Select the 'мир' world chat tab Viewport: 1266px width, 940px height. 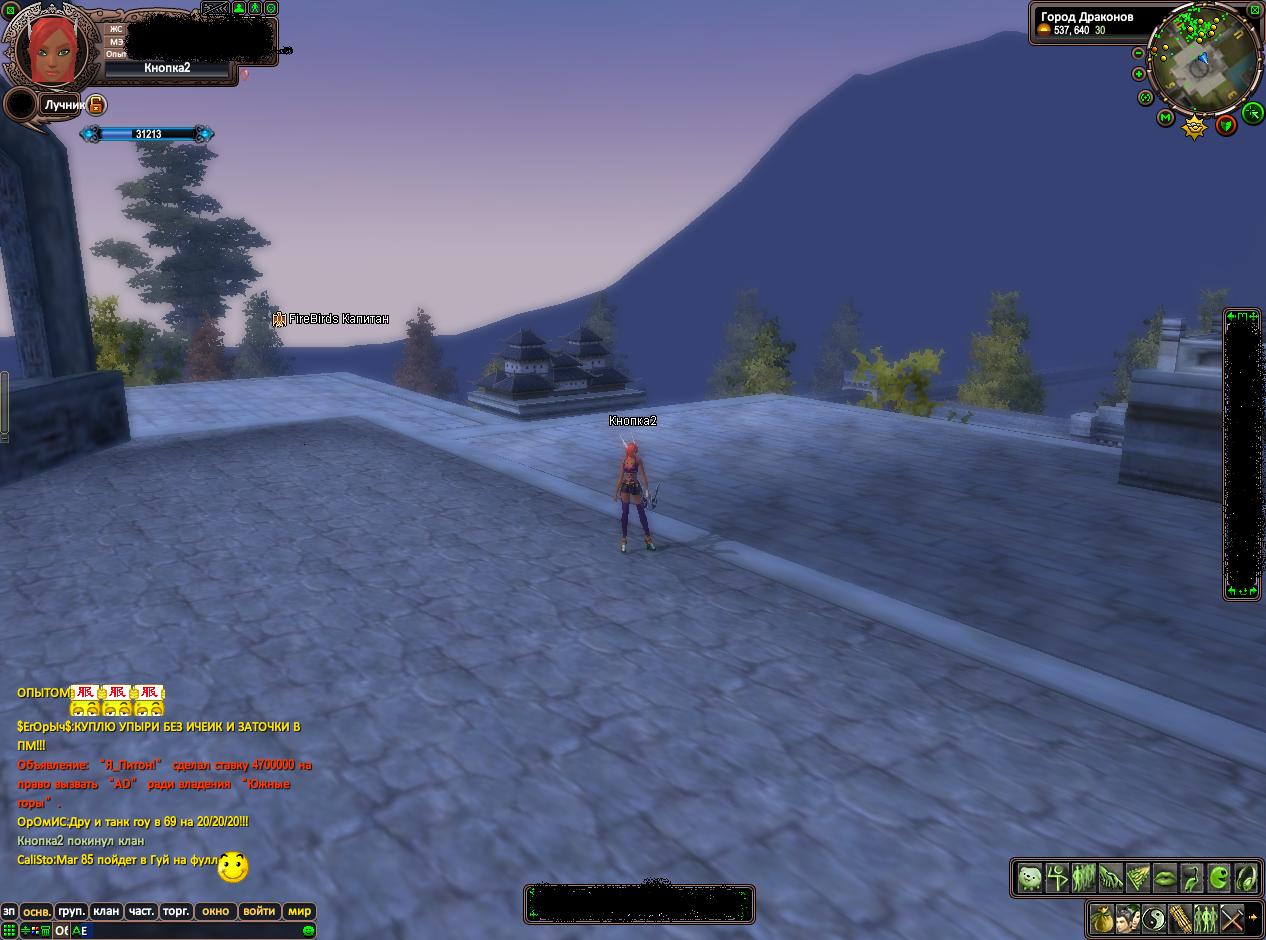click(299, 911)
